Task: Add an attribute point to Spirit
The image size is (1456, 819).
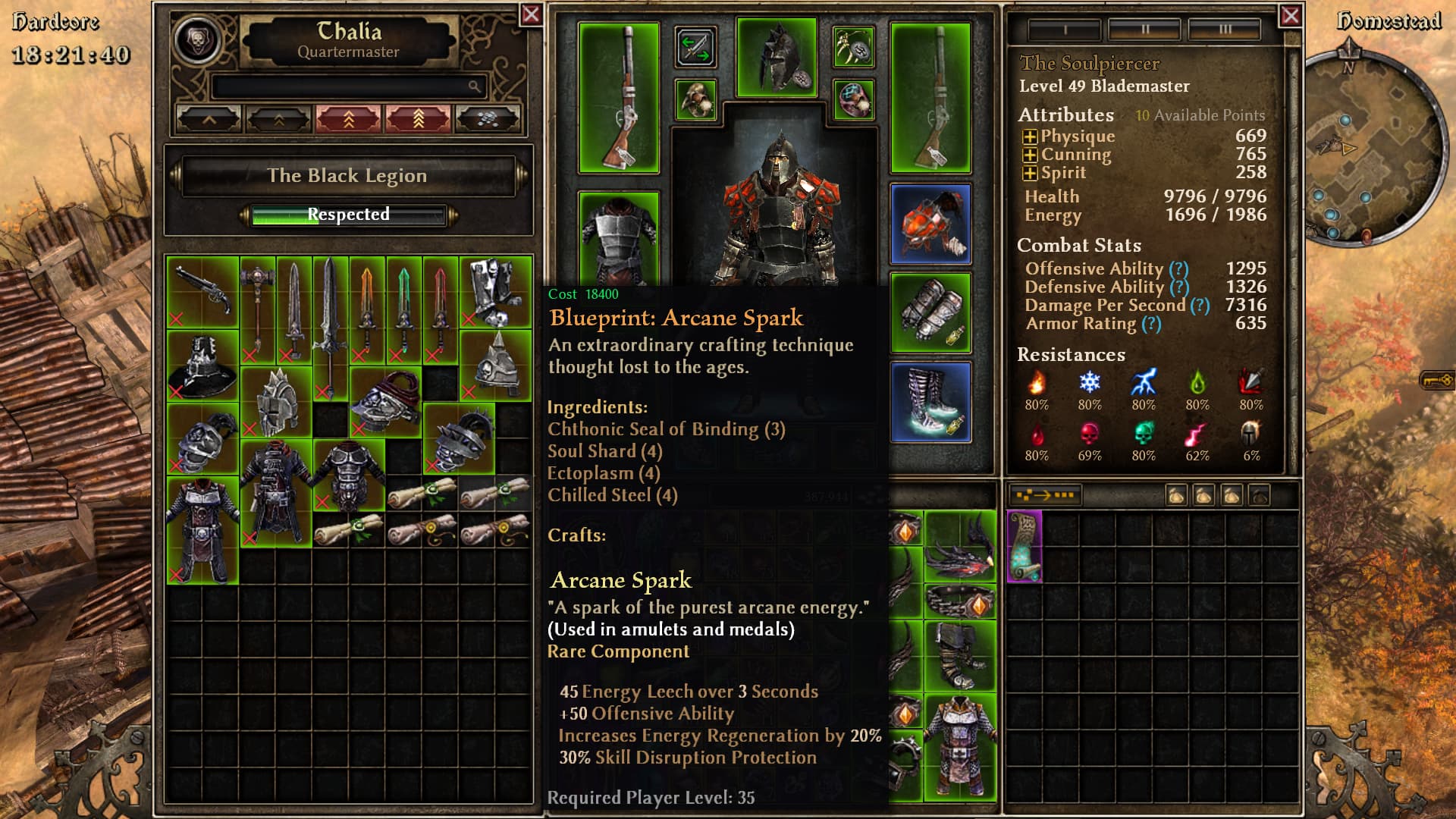Action: pos(1030,174)
